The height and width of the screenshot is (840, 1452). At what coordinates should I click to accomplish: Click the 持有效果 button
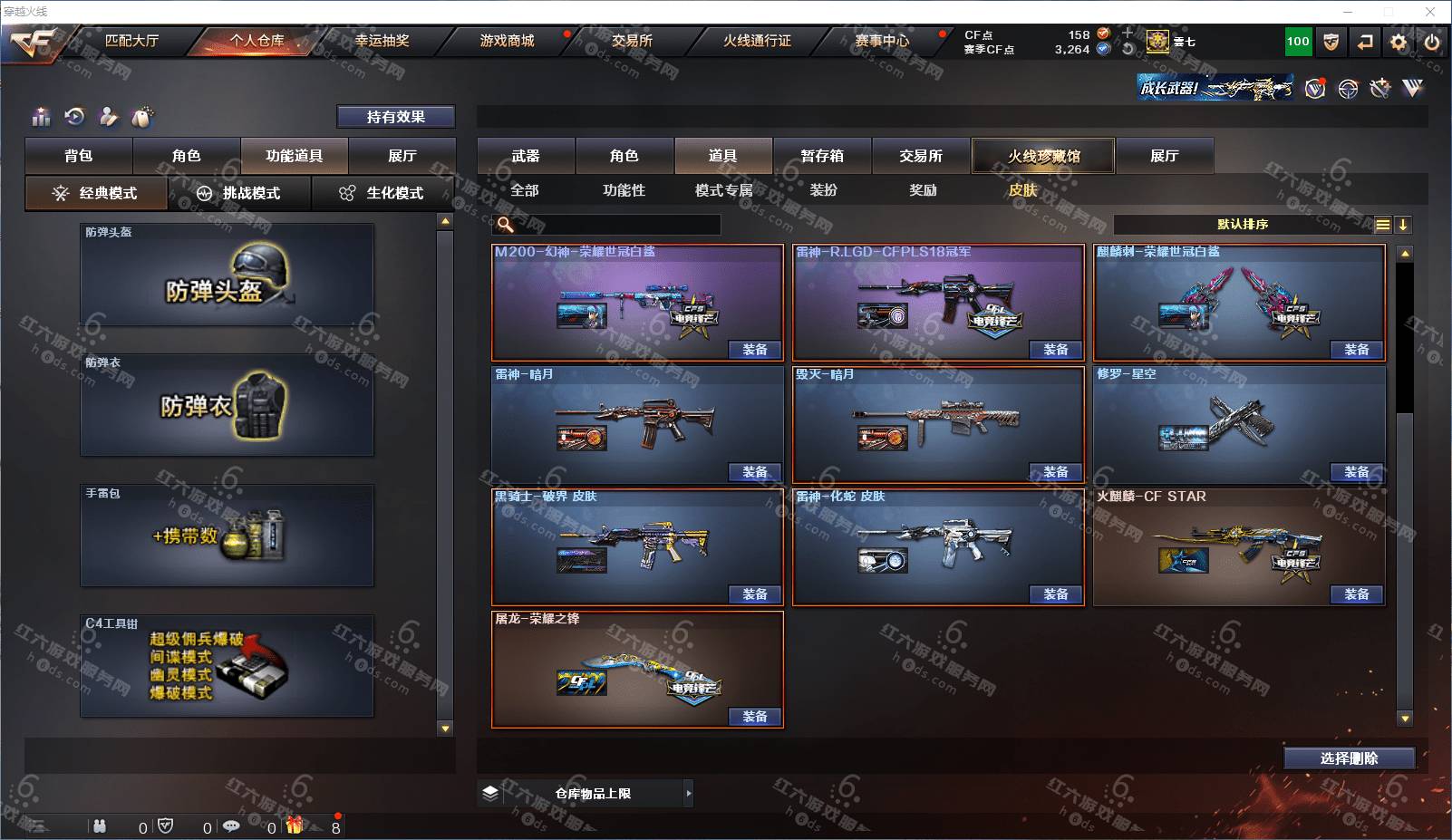pyautogui.click(x=396, y=117)
